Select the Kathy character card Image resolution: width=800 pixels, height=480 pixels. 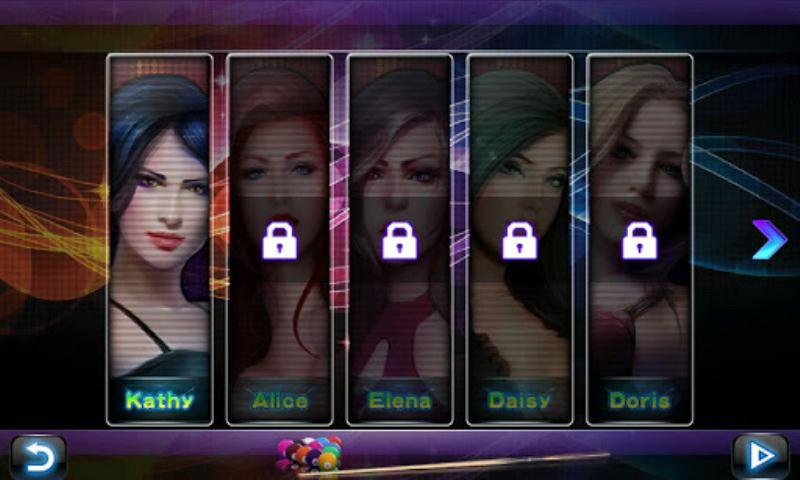[160, 240]
